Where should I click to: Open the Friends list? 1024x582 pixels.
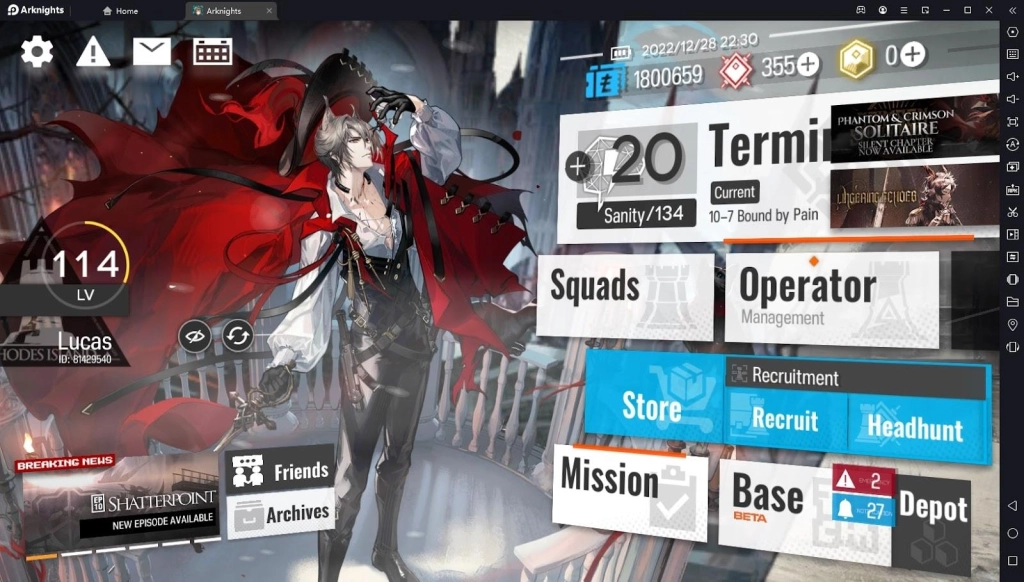280,470
